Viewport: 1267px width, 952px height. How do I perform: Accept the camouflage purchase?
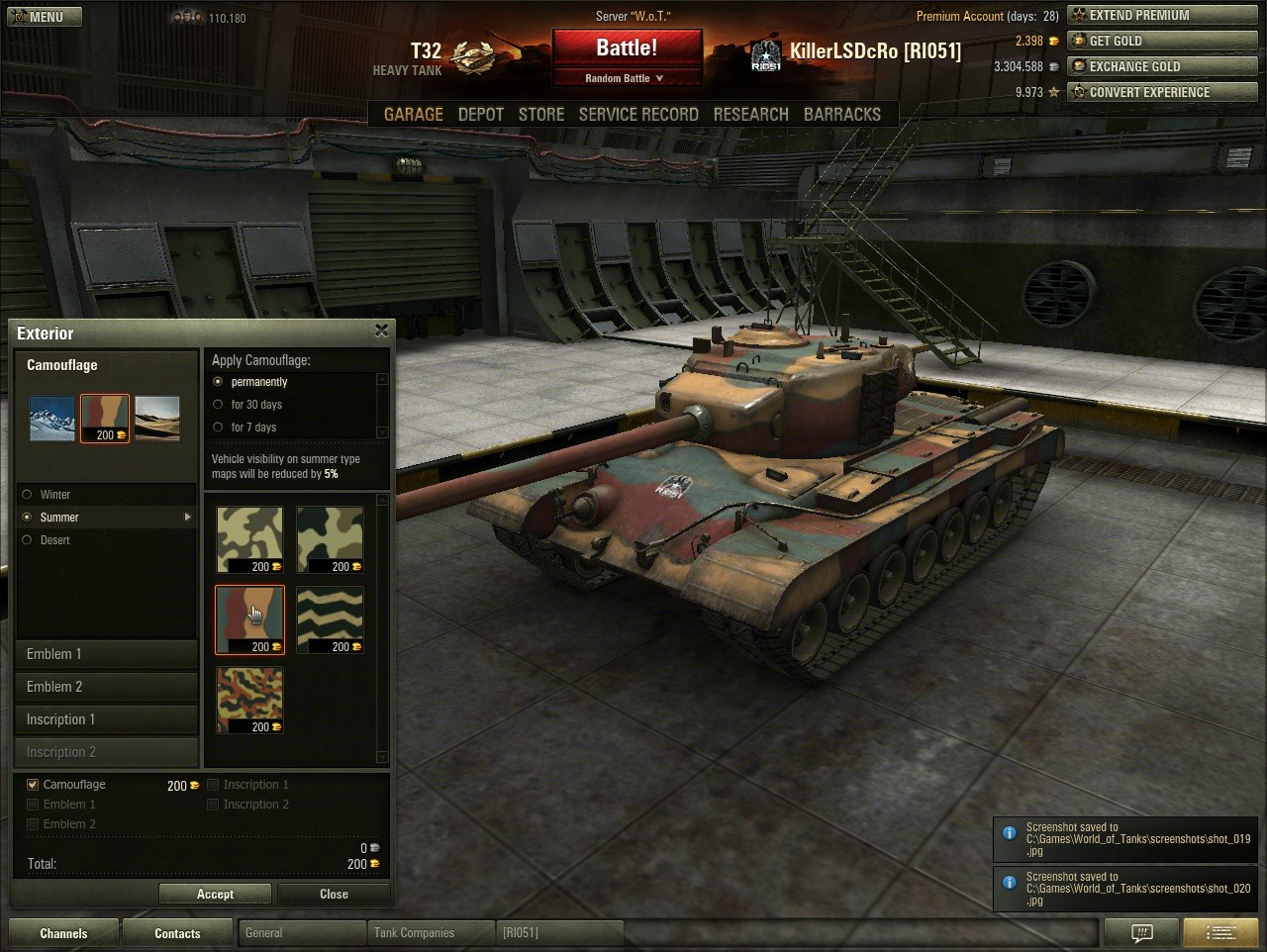coord(215,895)
